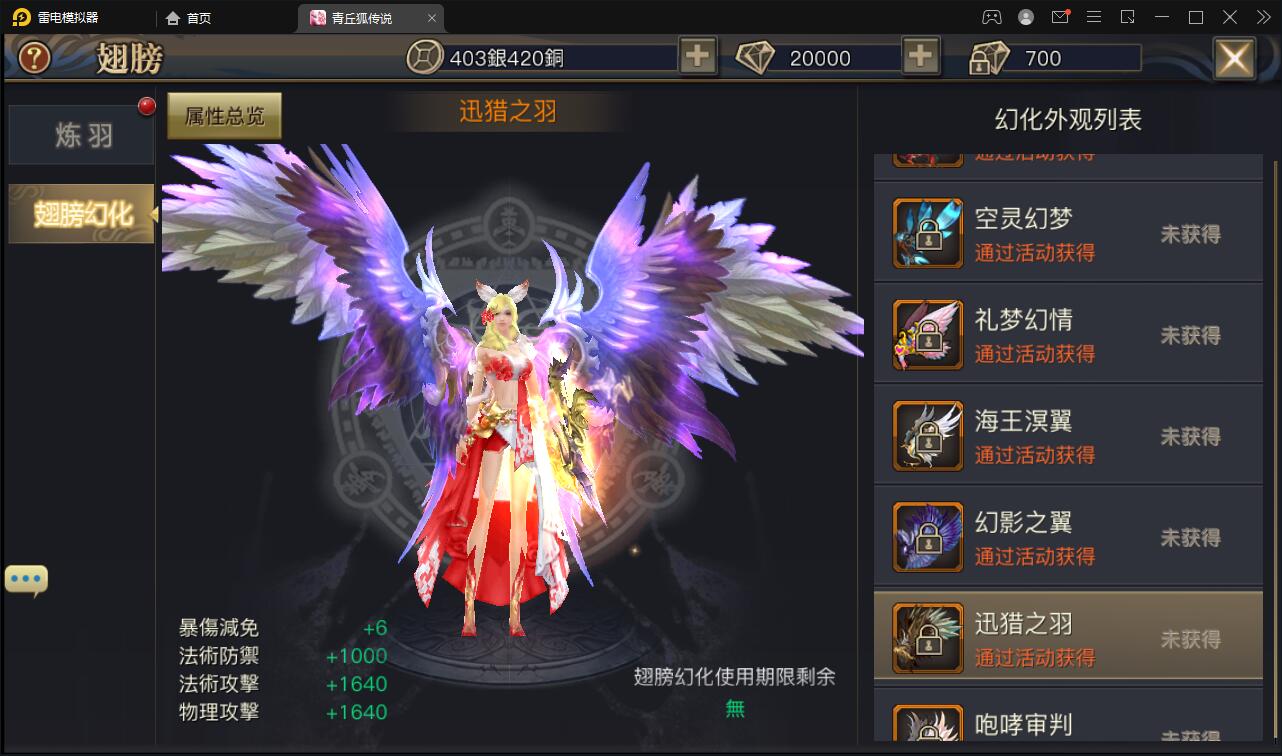The height and width of the screenshot is (756, 1282).
Task: Click the plus button beside silver currency
Action: tap(697, 57)
